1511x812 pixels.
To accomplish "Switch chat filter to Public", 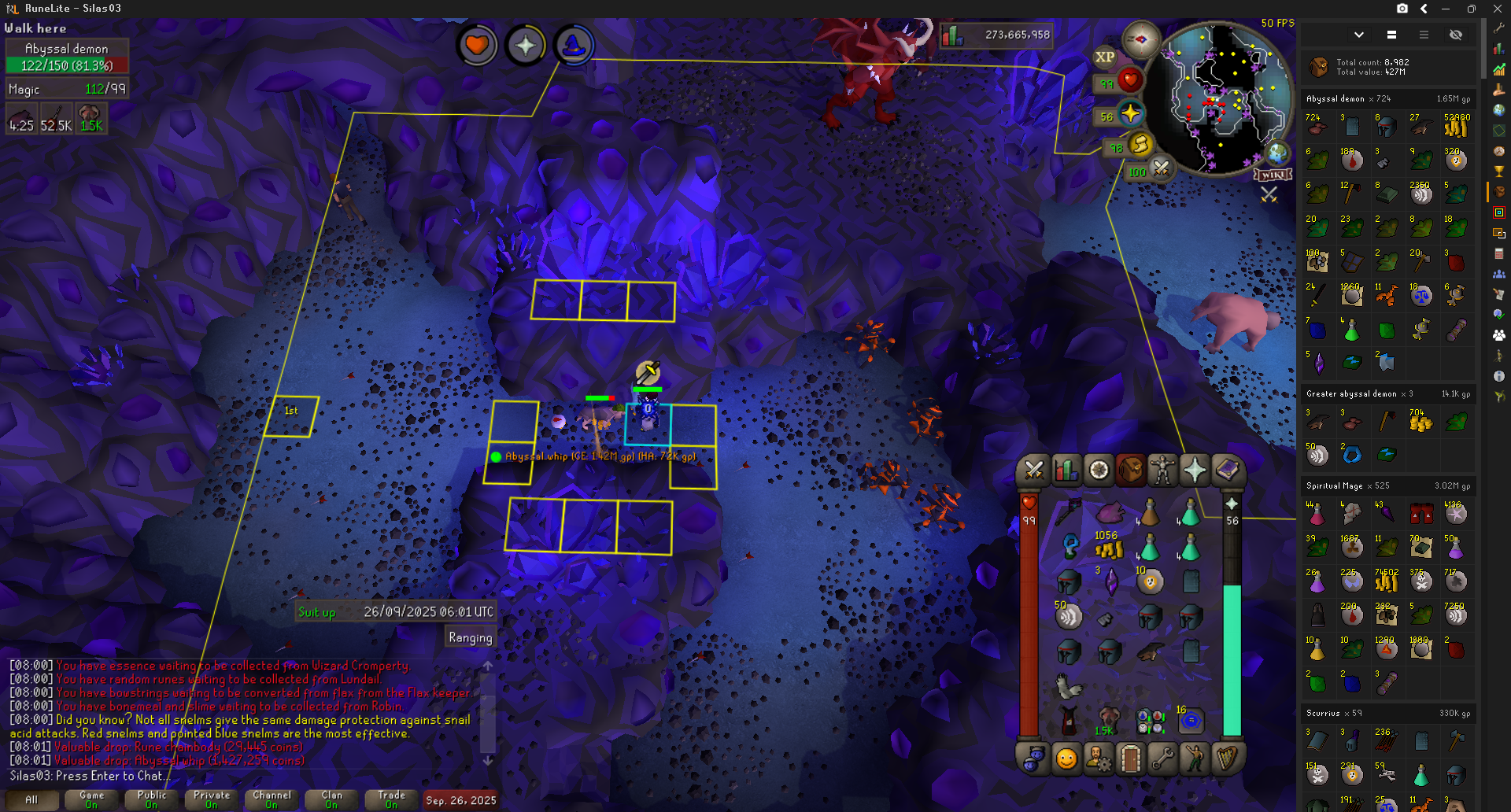I will [x=152, y=799].
